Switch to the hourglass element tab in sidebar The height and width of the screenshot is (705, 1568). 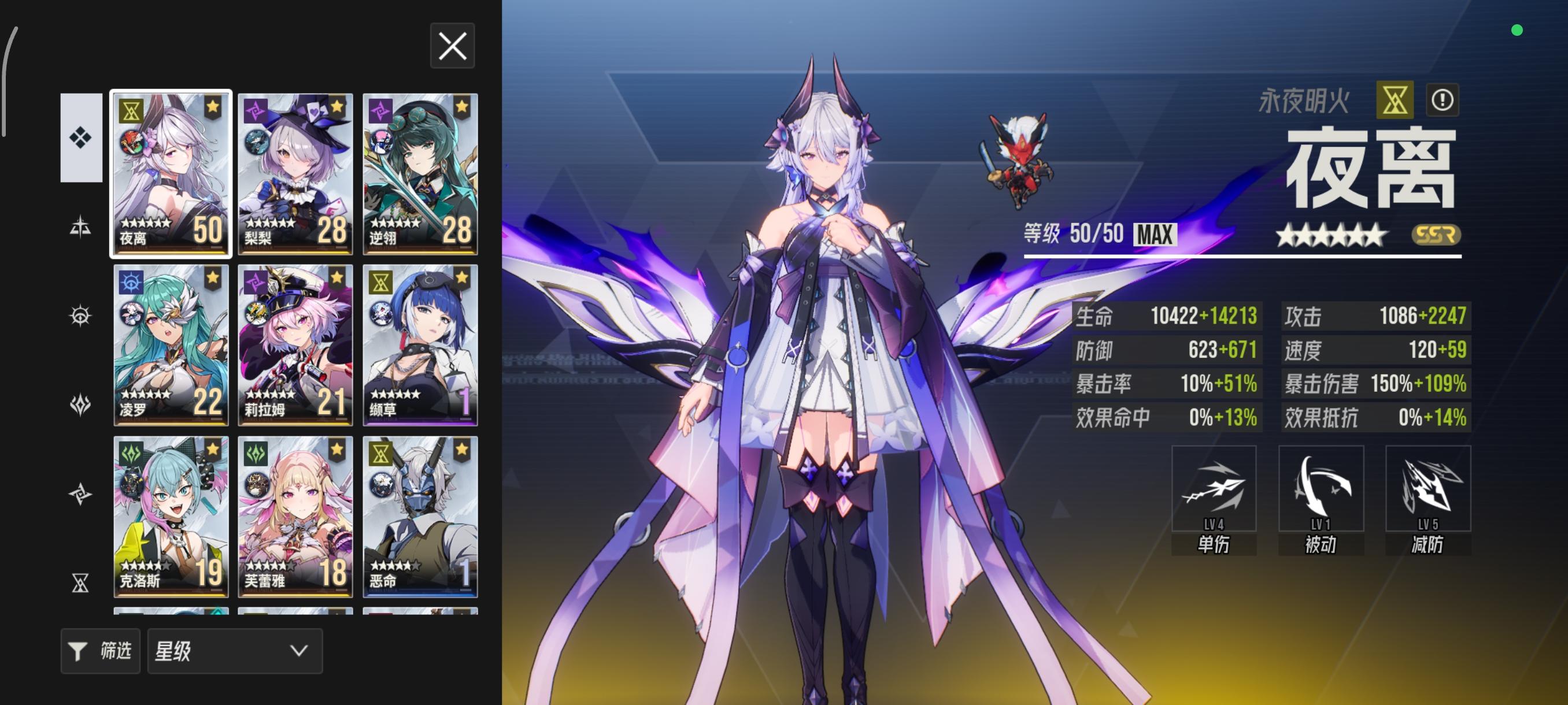(x=79, y=582)
